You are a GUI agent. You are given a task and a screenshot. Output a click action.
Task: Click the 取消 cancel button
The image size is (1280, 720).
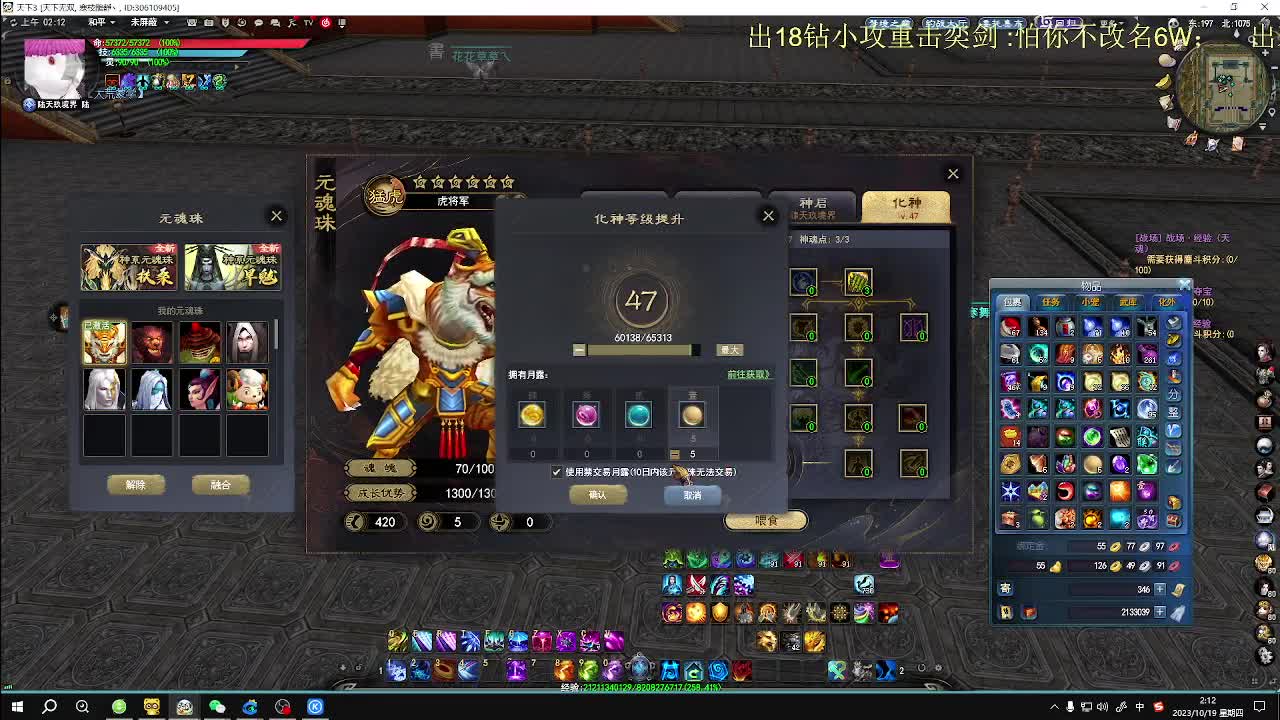pyautogui.click(x=691, y=495)
